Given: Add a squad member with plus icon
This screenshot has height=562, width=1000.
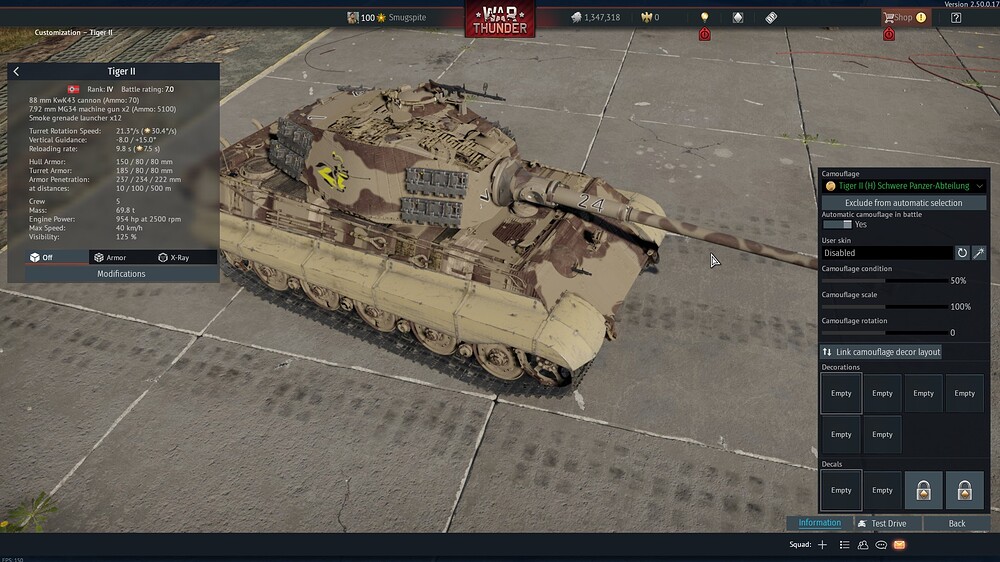Looking at the screenshot, I should [822, 545].
